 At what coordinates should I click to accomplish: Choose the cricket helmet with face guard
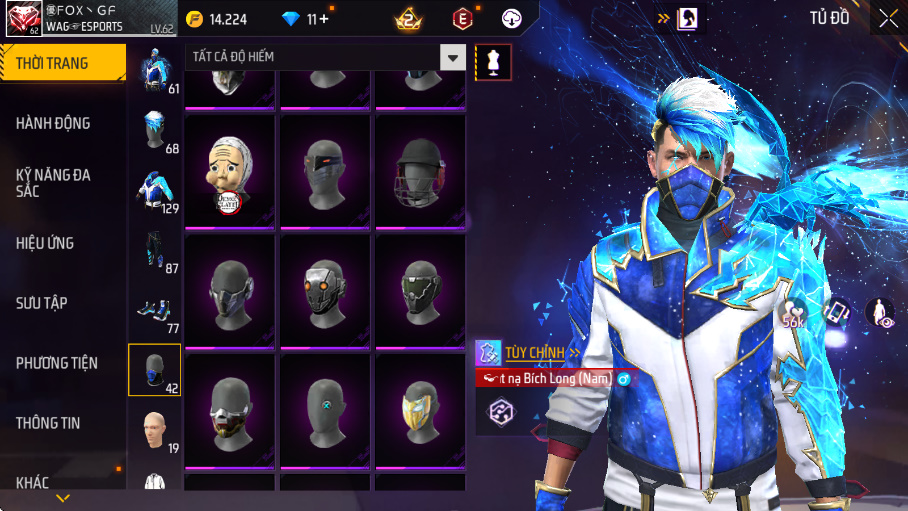pyautogui.click(x=420, y=169)
